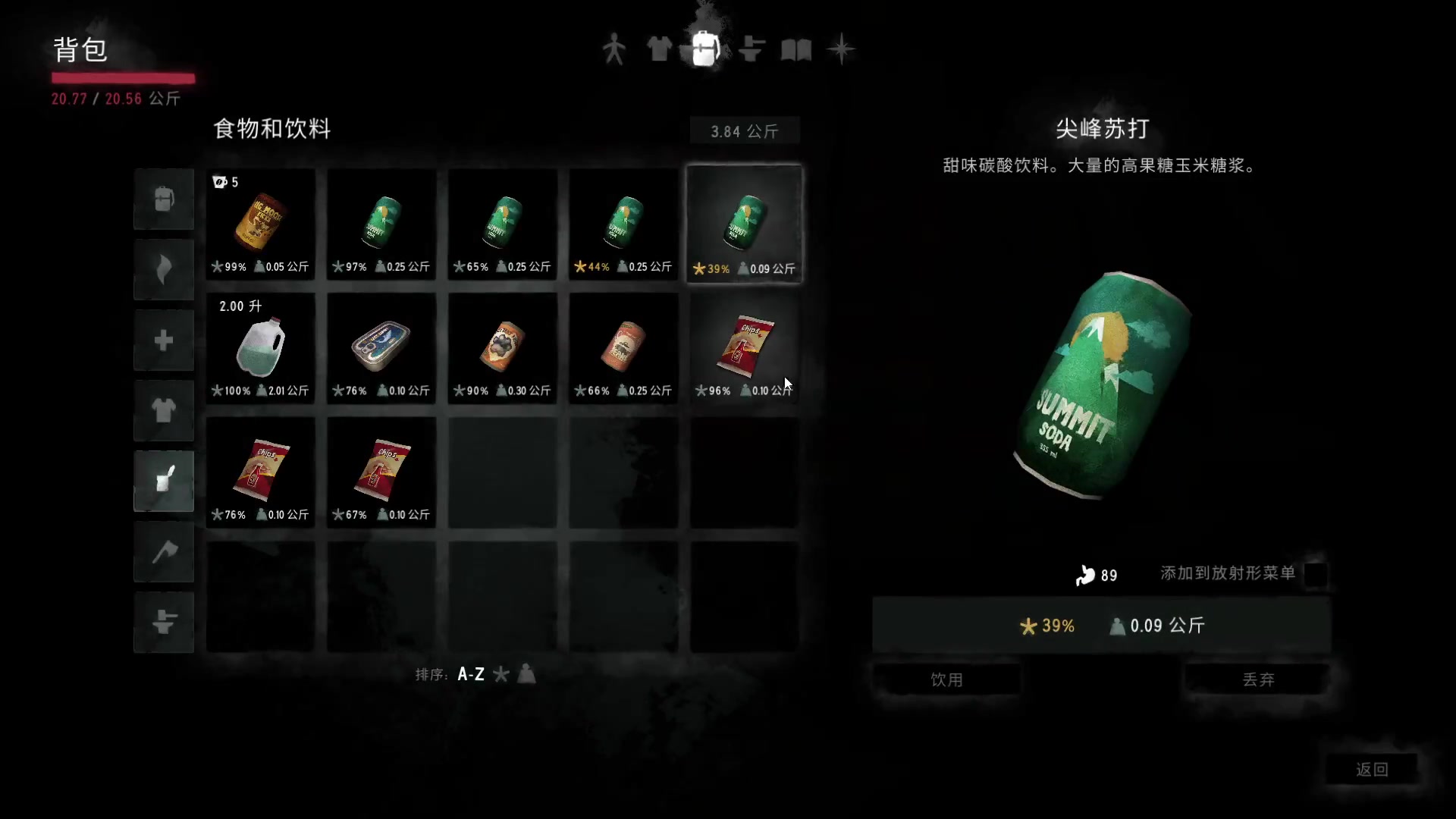This screenshot has height=819, width=1456.
Task: Open the food and drink category filter
Action: tap(164, 482)
